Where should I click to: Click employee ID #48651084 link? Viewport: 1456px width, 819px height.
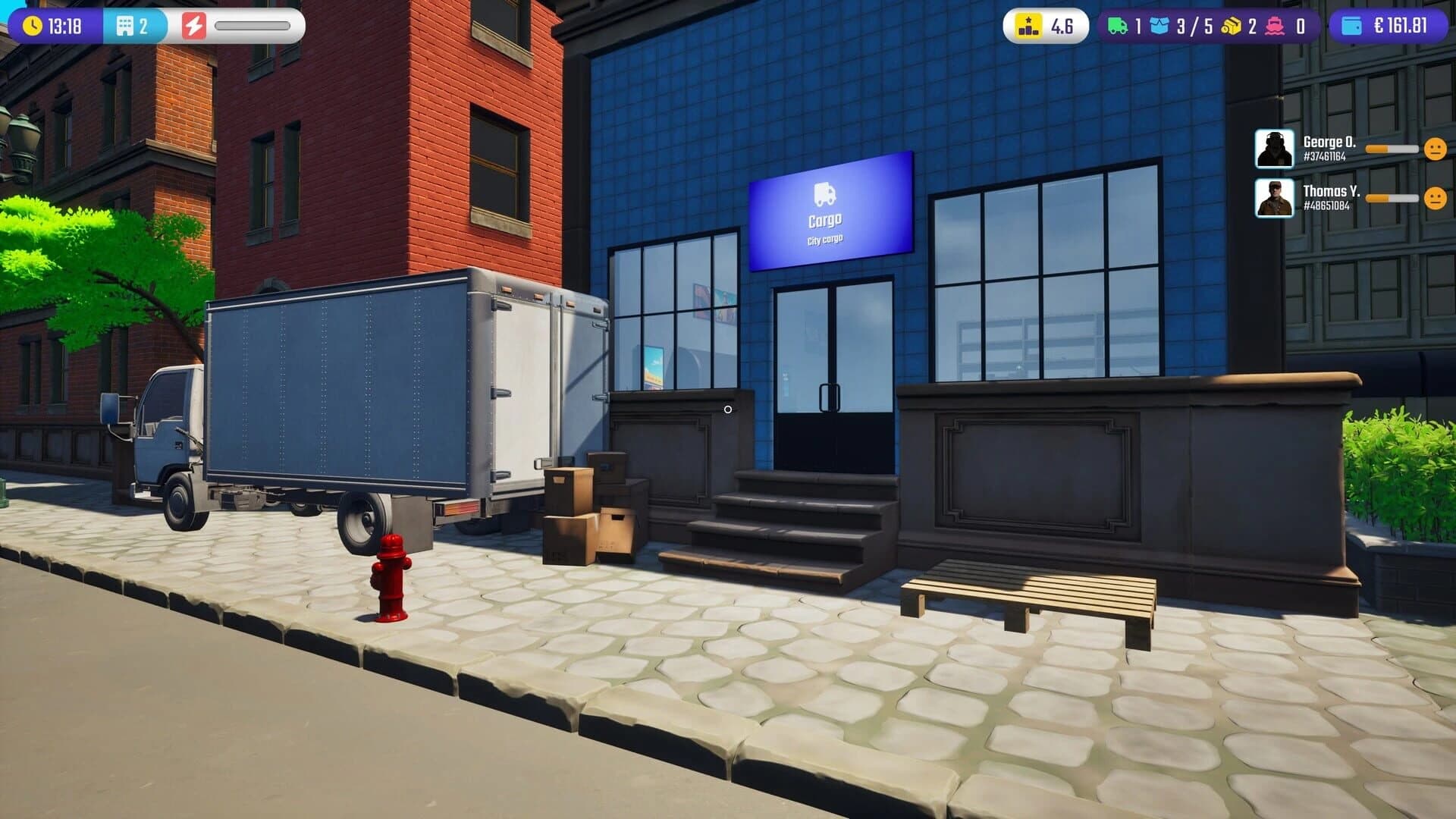click(1327, 206)
